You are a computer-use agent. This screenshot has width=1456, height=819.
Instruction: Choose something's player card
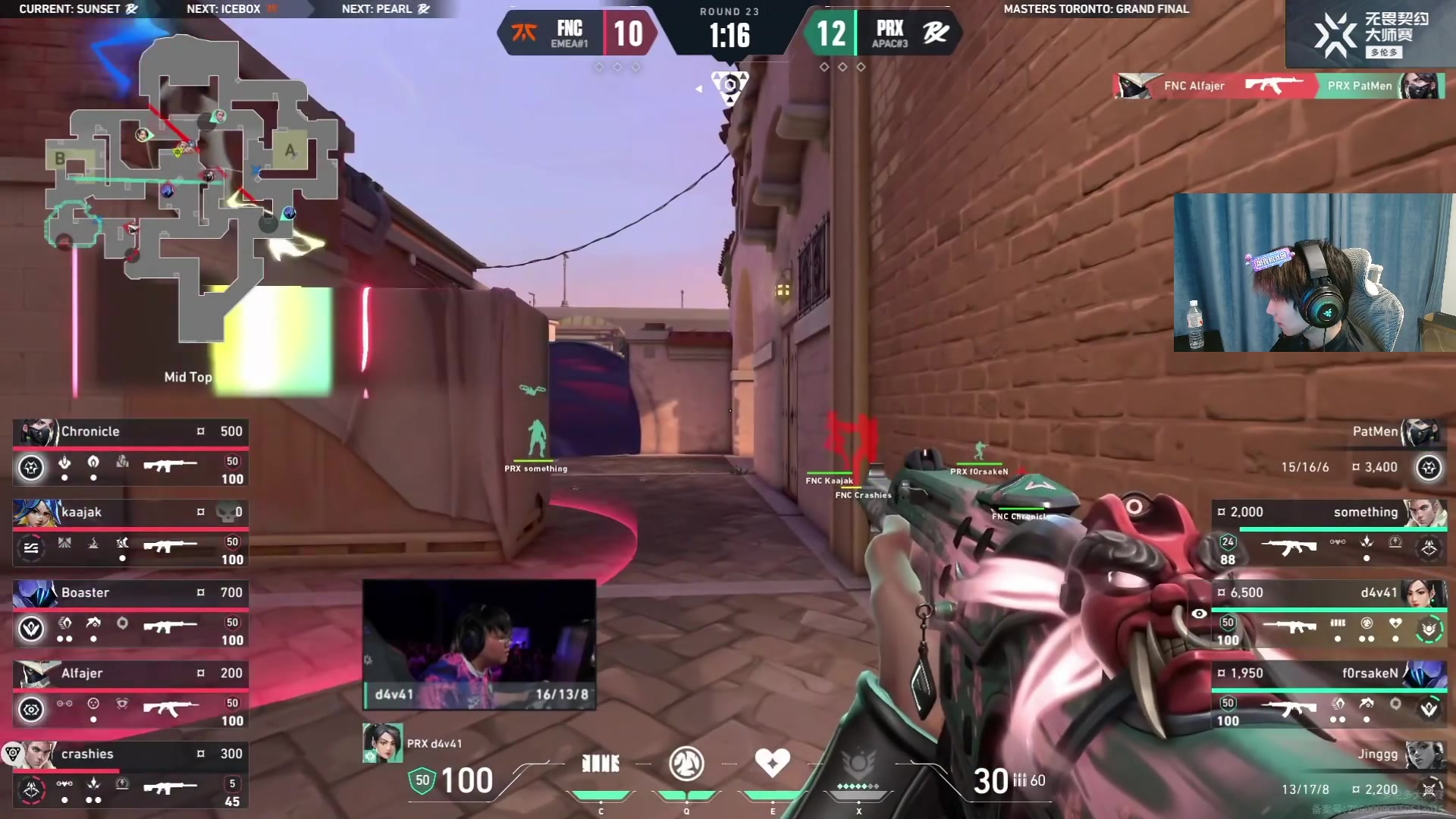pyautogui.click(x=1329, y=533)
